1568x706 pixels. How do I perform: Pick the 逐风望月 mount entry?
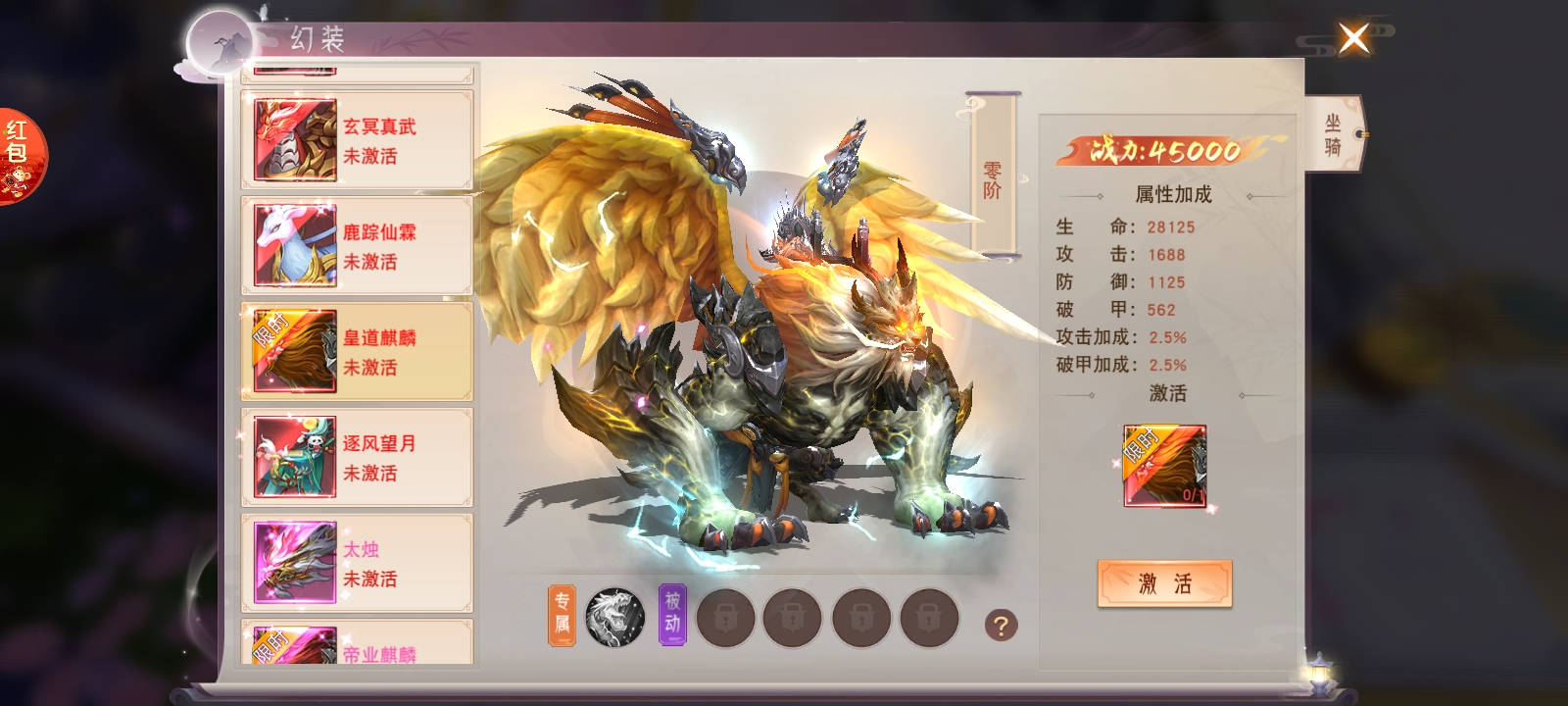point(358,457)
